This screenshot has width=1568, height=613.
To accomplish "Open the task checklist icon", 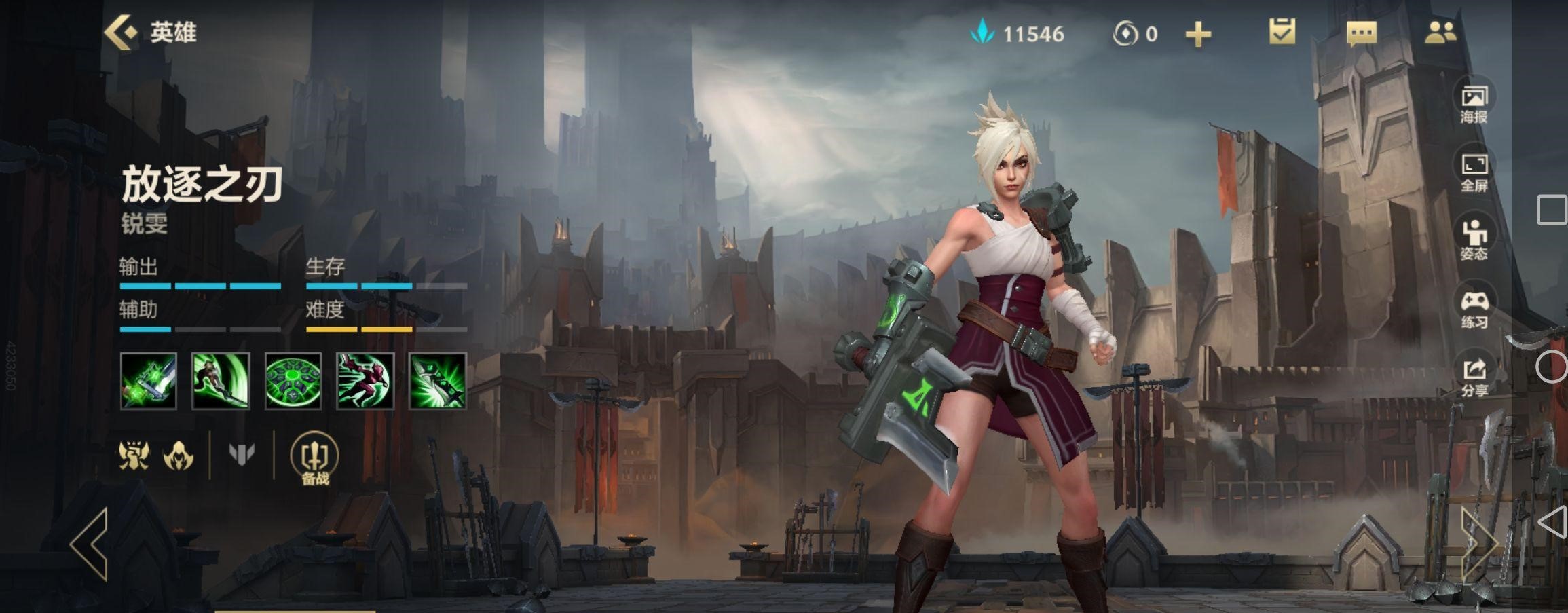I will (1282, 32).
